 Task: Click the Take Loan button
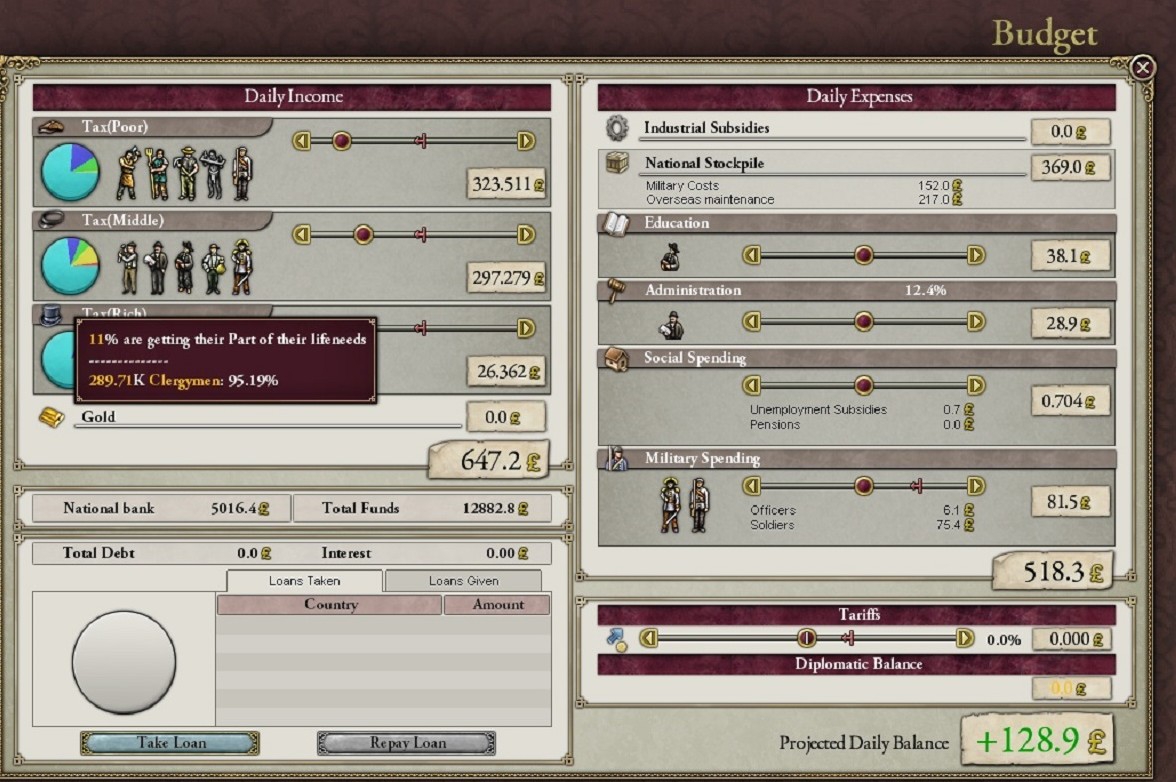pos(170,743)
